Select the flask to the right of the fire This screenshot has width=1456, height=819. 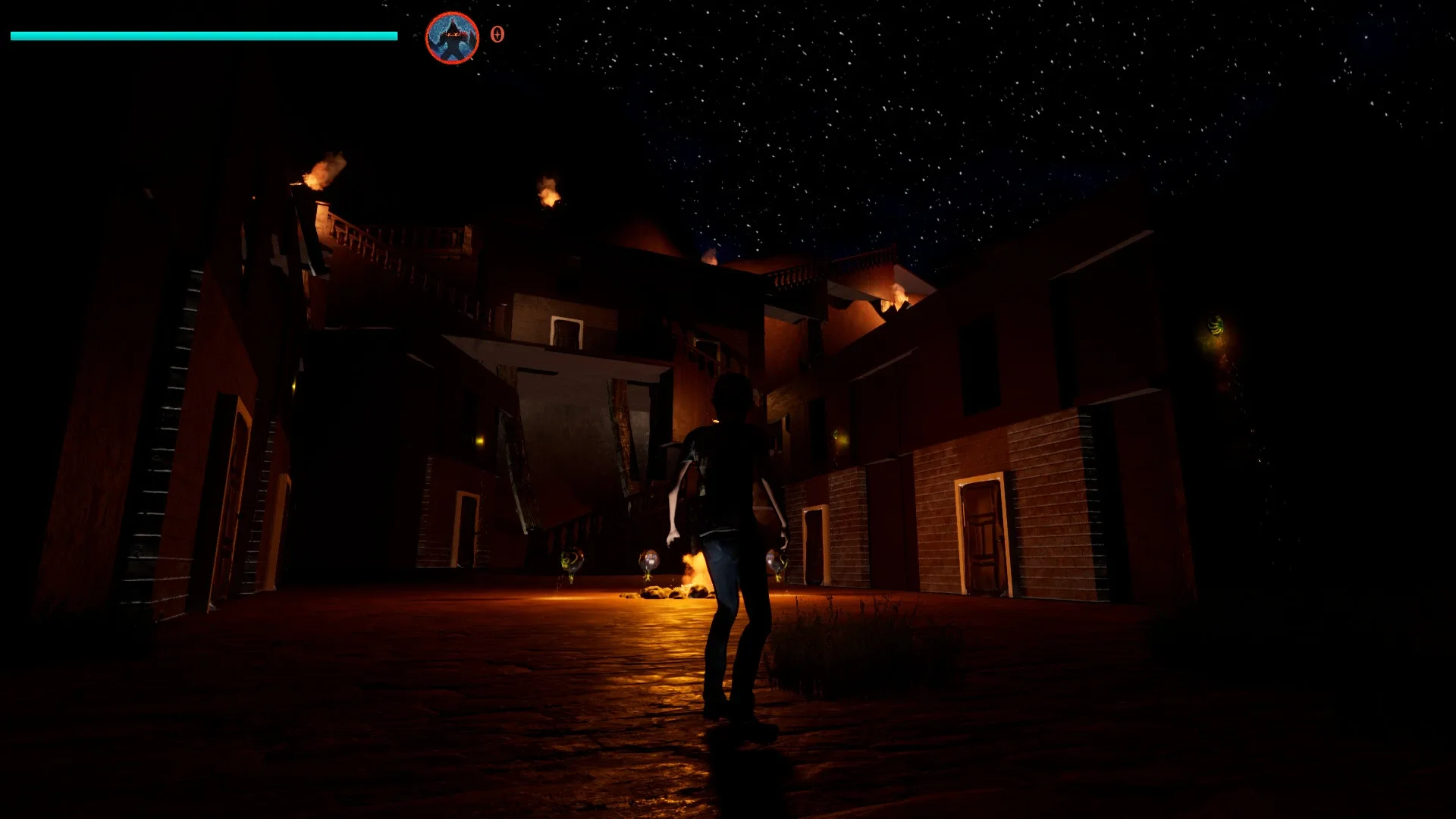click(x=775, y=561)
